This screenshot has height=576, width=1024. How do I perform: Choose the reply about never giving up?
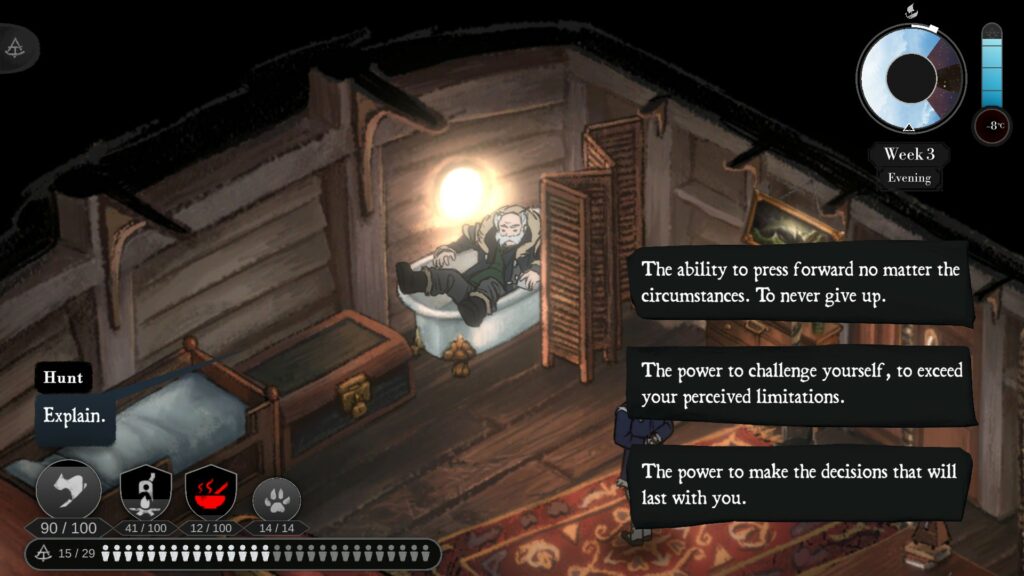(801, 283)
